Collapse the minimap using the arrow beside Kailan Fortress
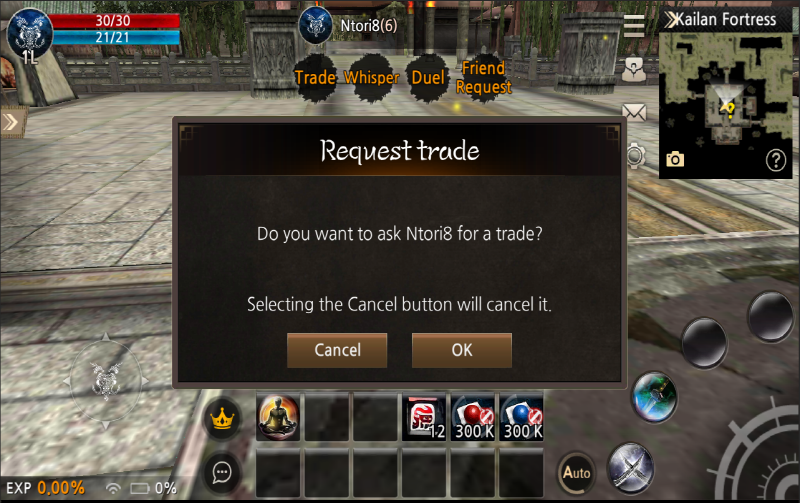800x503 pixels. point(672,19)
